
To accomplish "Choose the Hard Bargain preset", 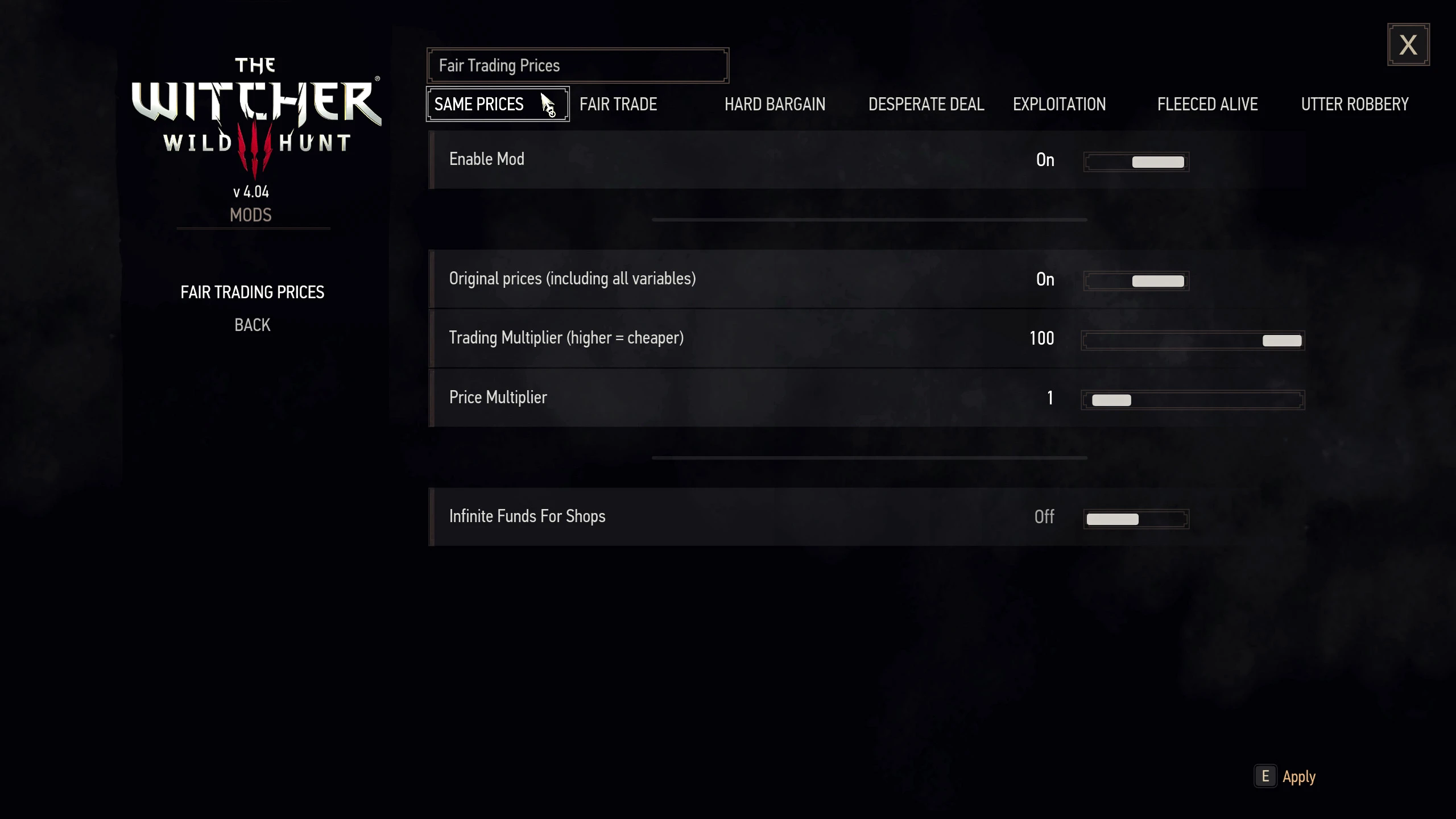I will click(x=775, y=105).
